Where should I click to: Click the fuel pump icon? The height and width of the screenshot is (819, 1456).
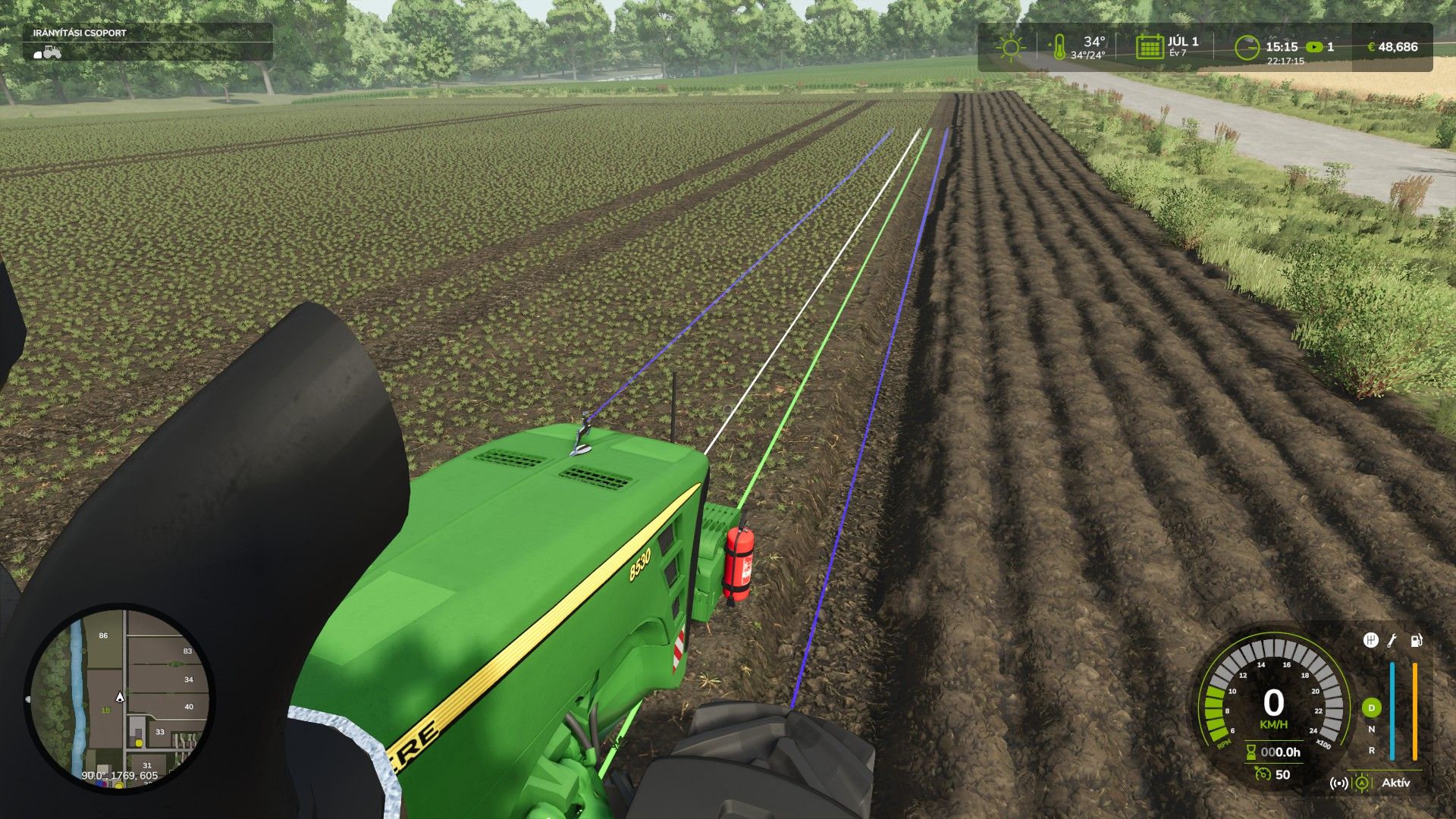pyautogui.click(x=1417, y=642)
